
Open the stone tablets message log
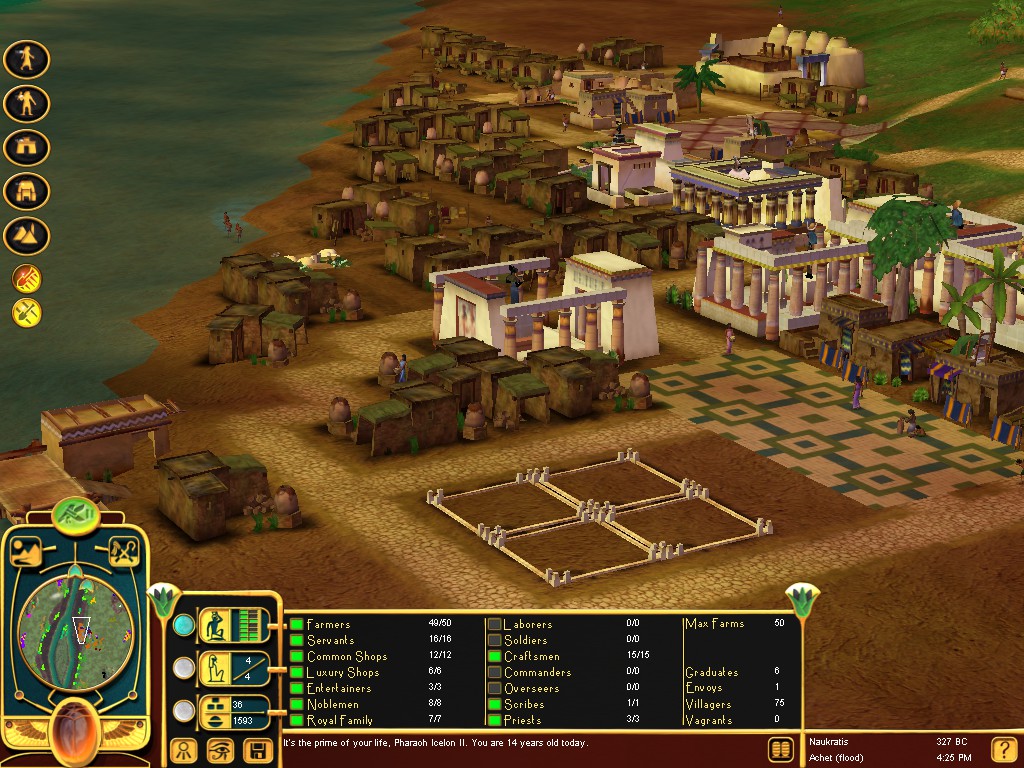tap(781, 749)
